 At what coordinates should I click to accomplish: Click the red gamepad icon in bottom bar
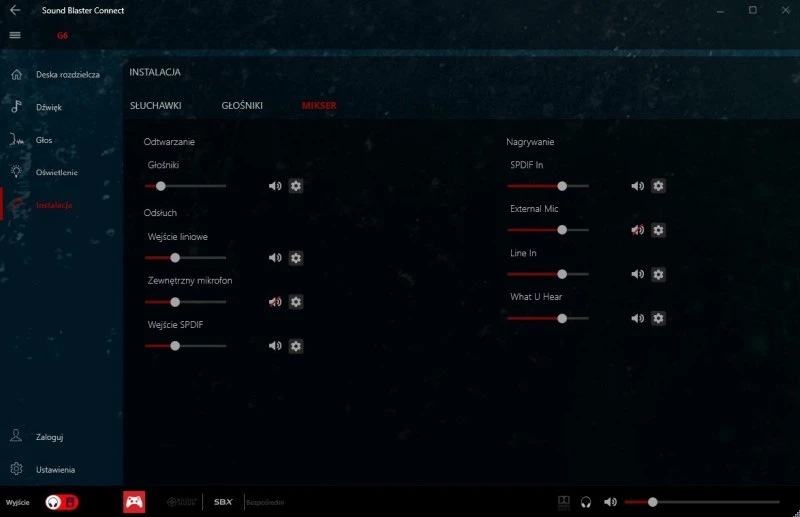pos(133,502)
